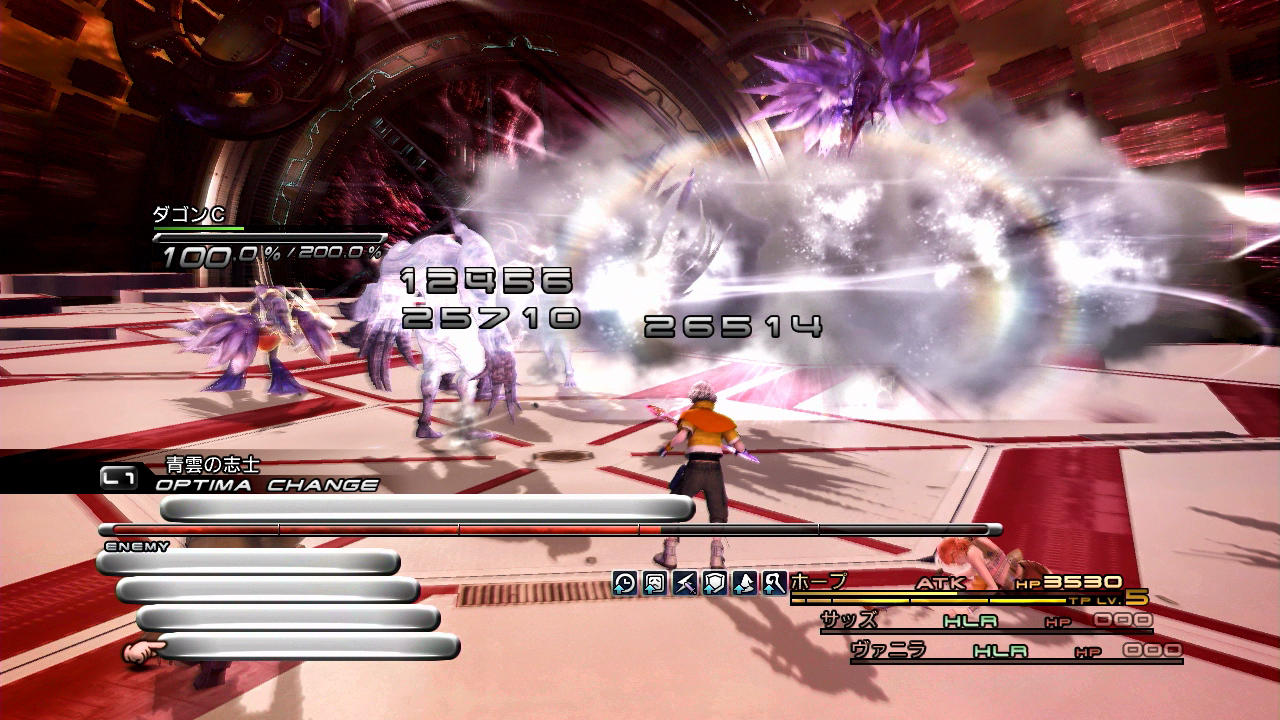Choose Sazh (サッズ) in the party list
The image size is (1280, 720).
(x=849, y=621)
